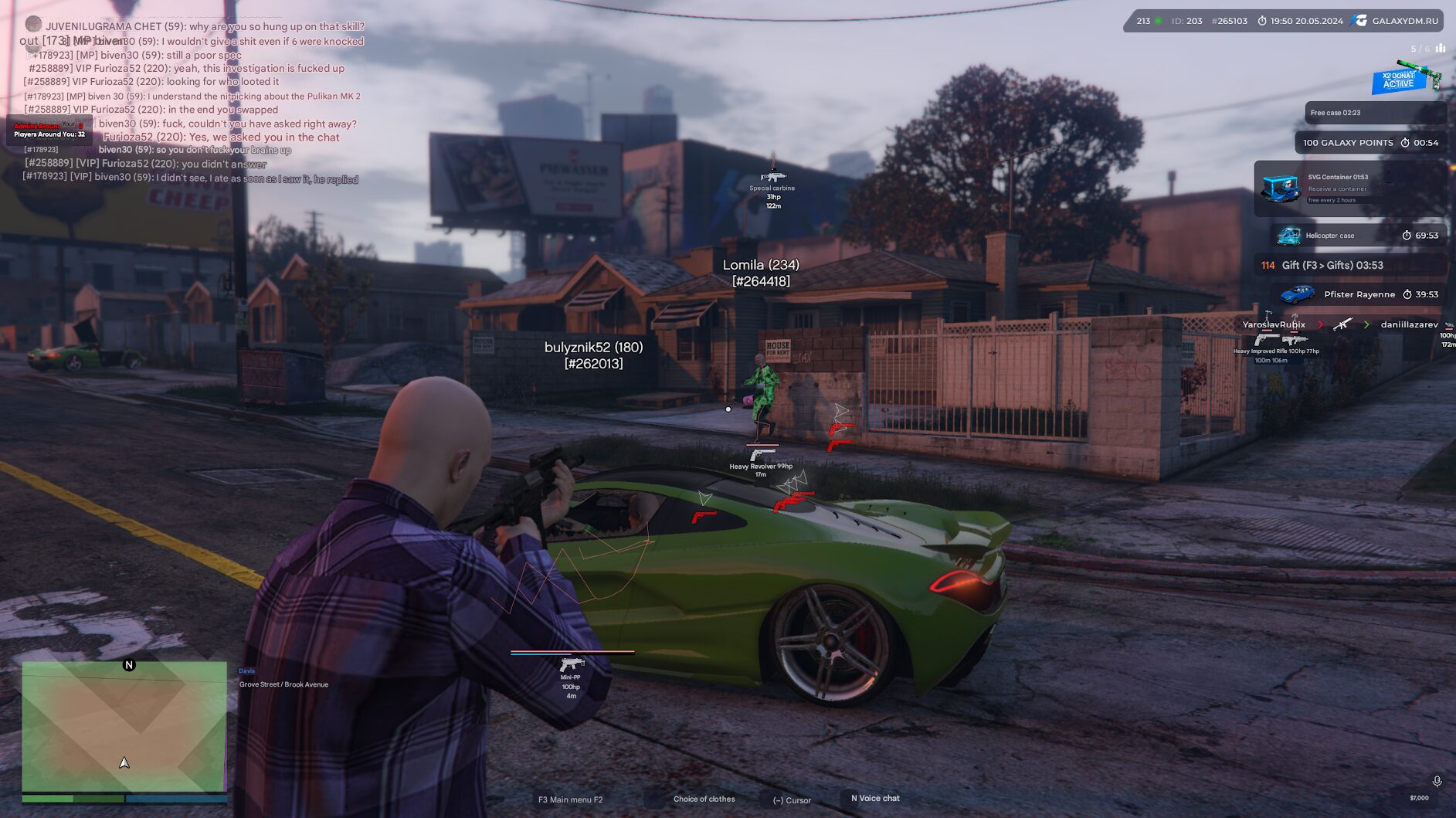The image size is (1456, 818).
Task: Open the Free case timer panel
Action: pyautogui.click(x=1375, y=113)
